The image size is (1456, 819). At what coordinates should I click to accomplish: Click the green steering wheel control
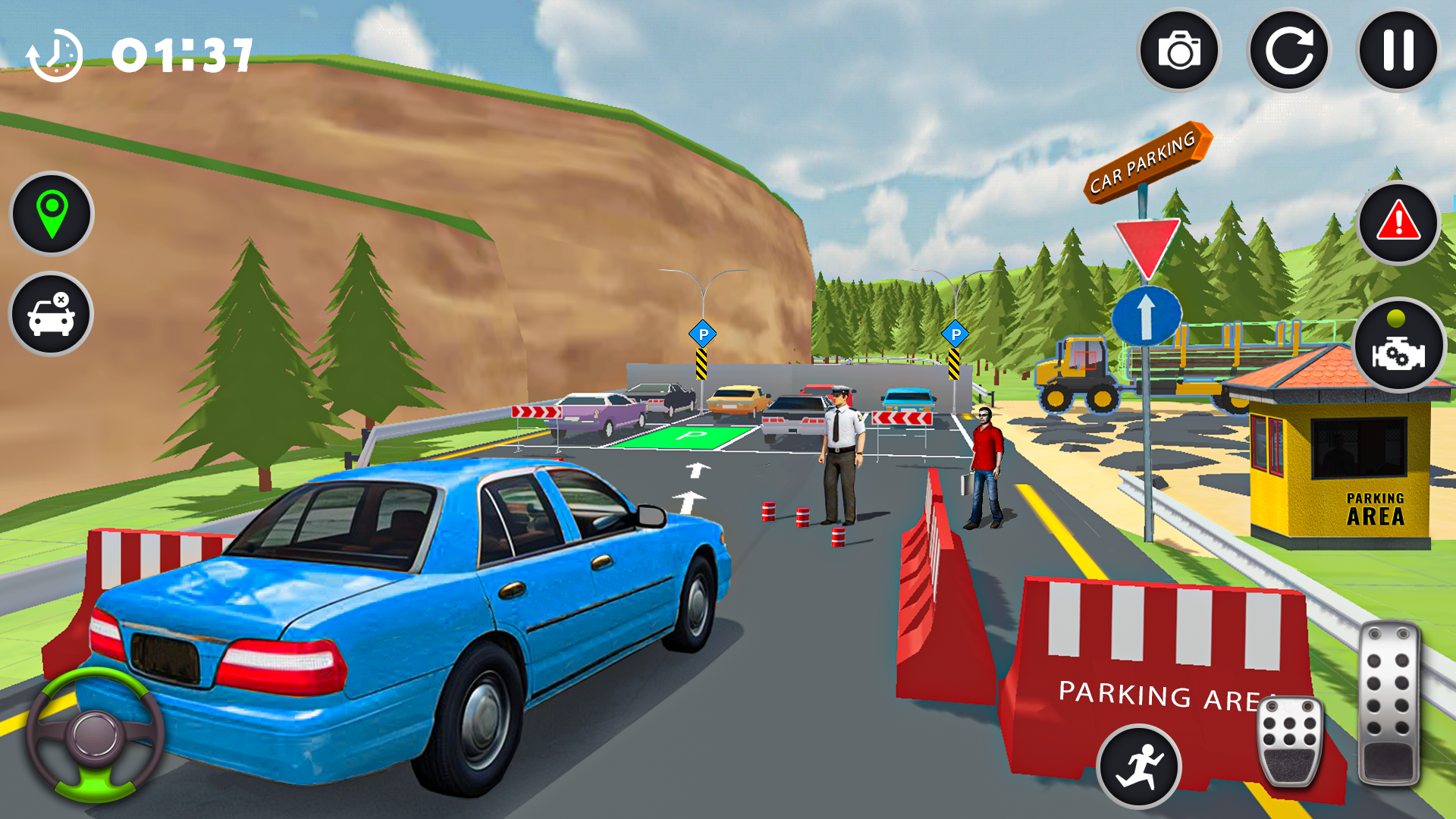pyautogui.click(x=96, y=734)
